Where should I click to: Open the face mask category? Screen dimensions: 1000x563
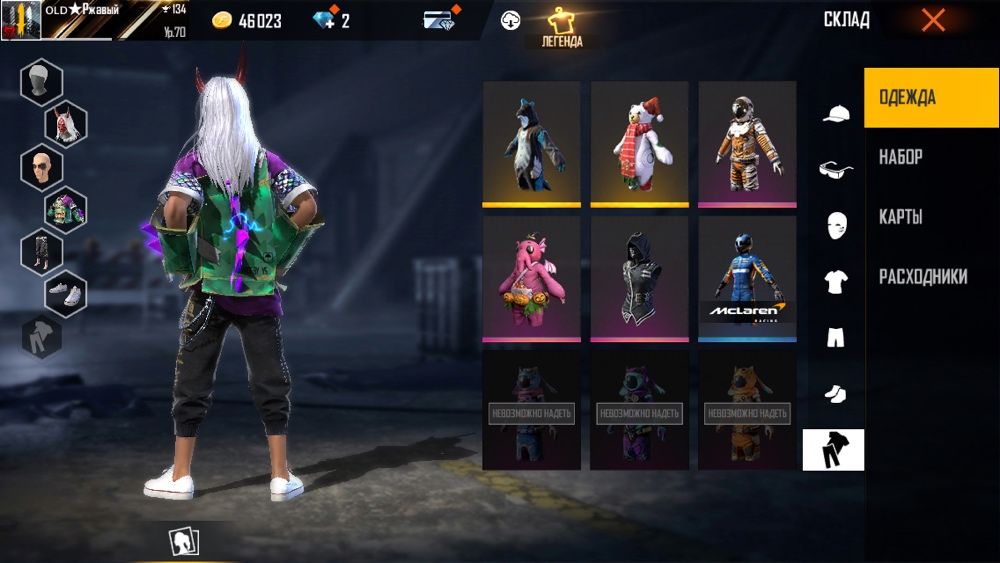tap(835, 226)
